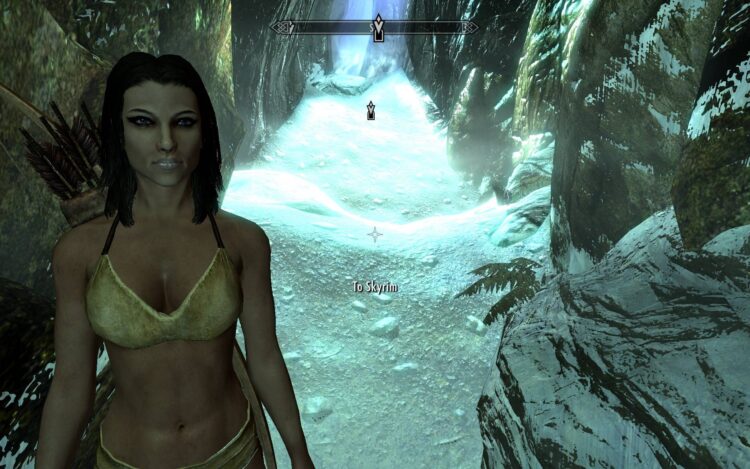Activate the To Skyrim exit label
The height and width of the screenshot is (469, 750).
click(x=375, y=287)
